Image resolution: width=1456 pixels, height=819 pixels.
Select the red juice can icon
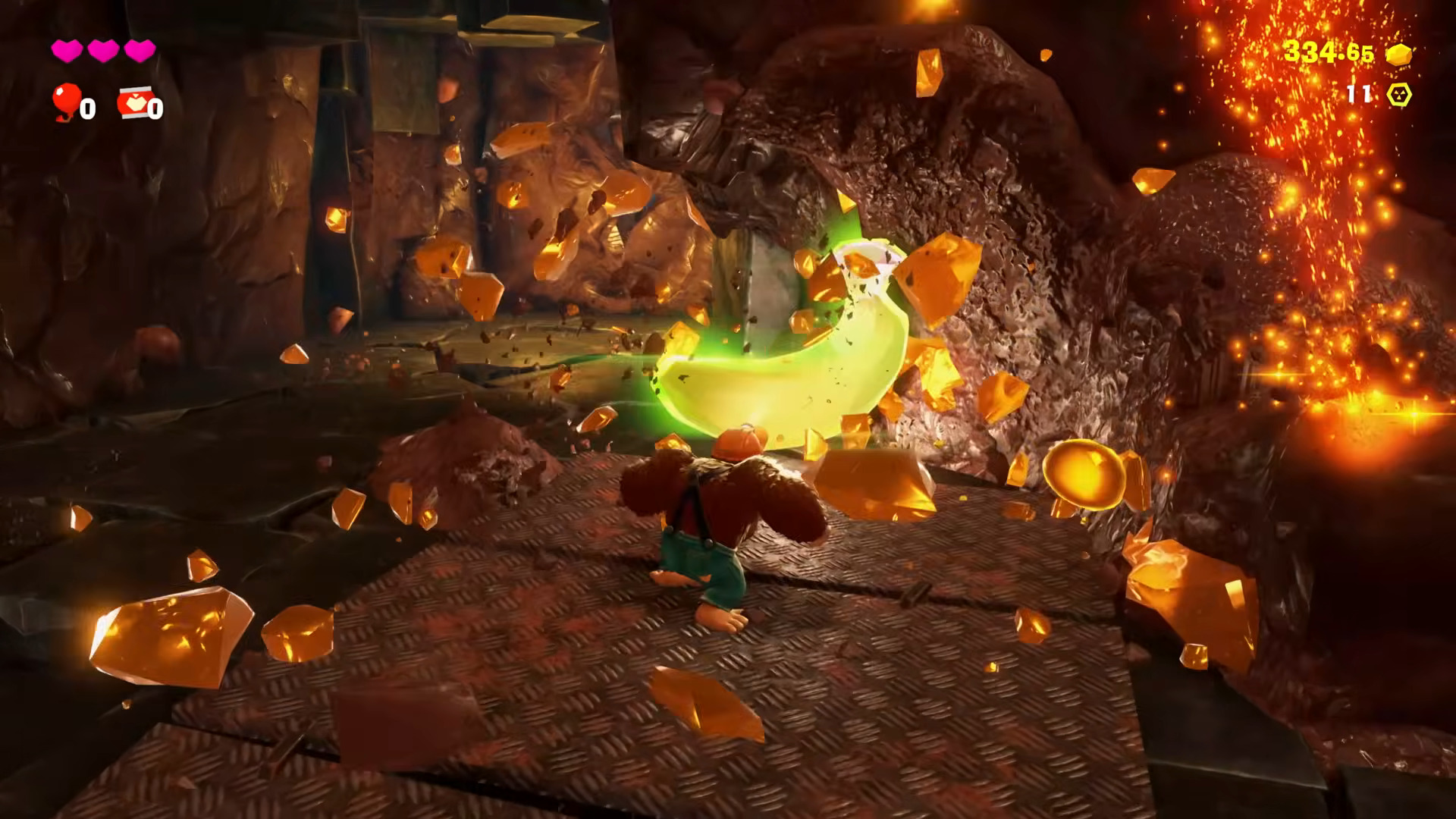[x=133, y=103]
